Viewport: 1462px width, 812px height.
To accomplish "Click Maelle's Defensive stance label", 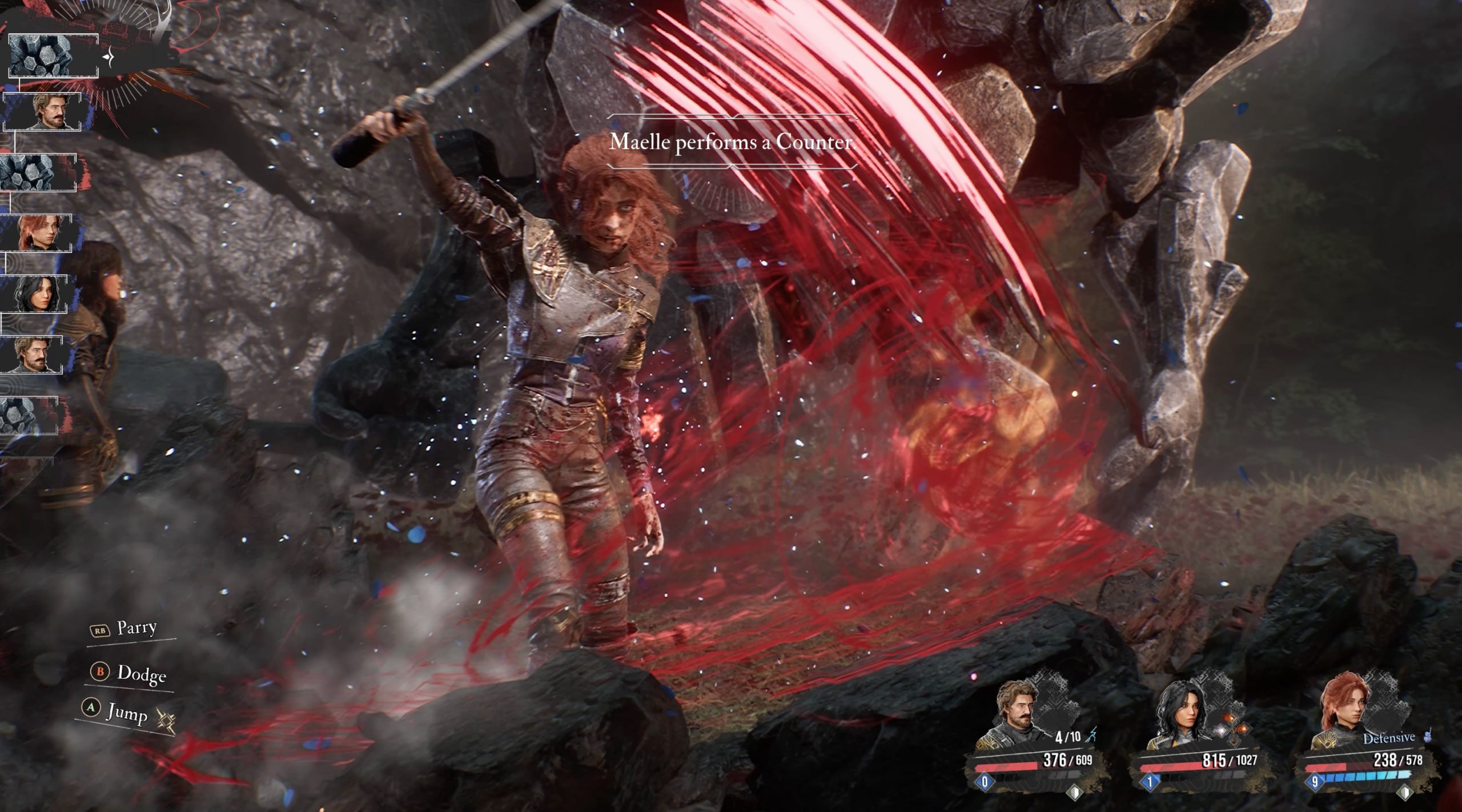I will pos(1389,738).
